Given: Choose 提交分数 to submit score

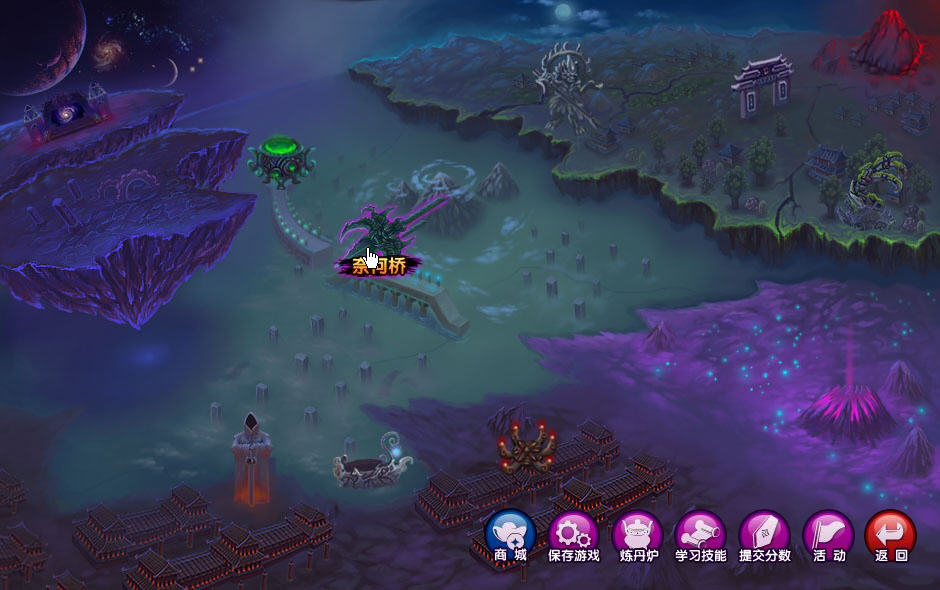Looking at the screenshot, I should (765, 534).
